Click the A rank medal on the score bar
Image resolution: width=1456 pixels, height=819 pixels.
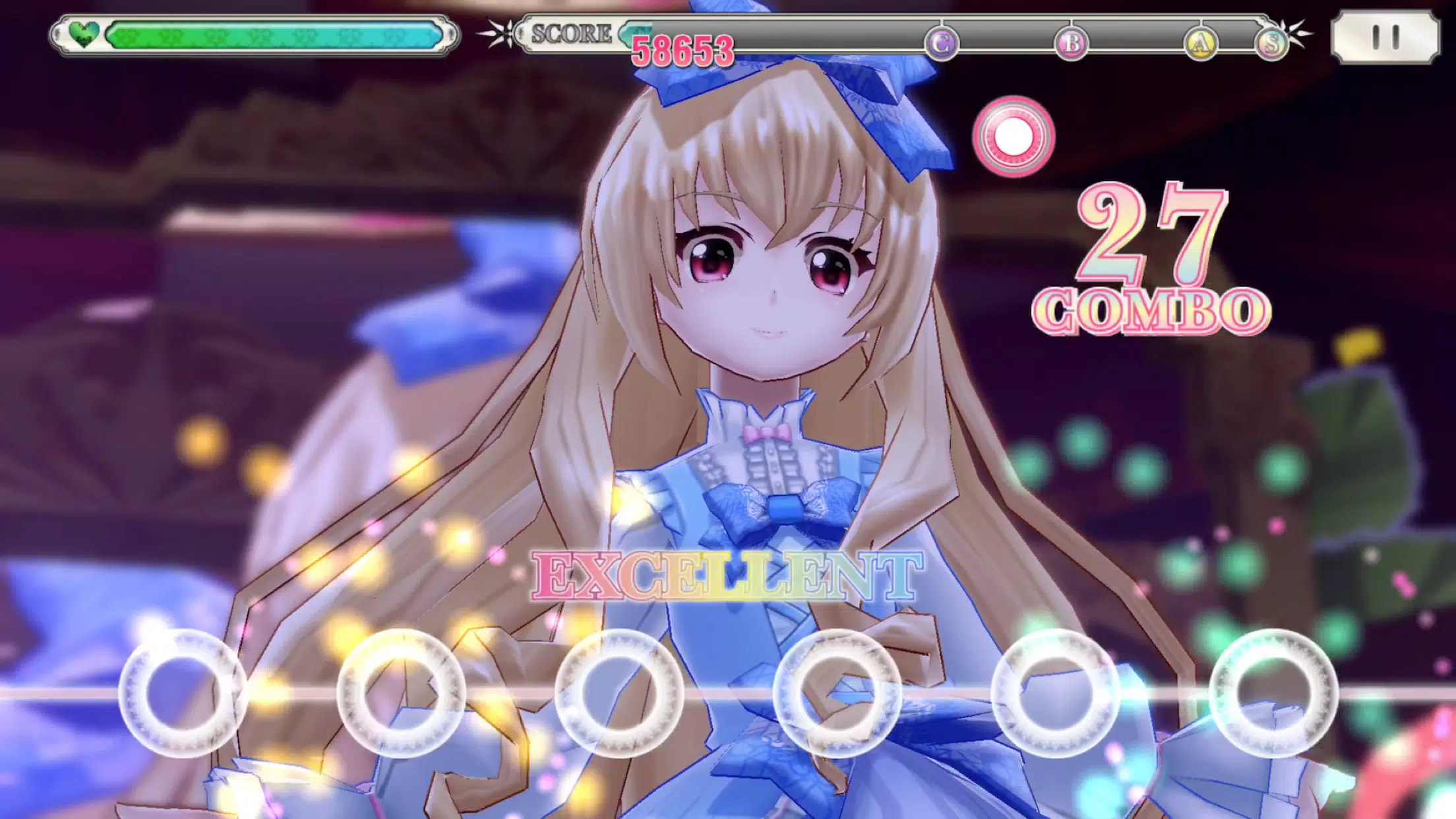pyautogui.click(x=1201, y=42)
